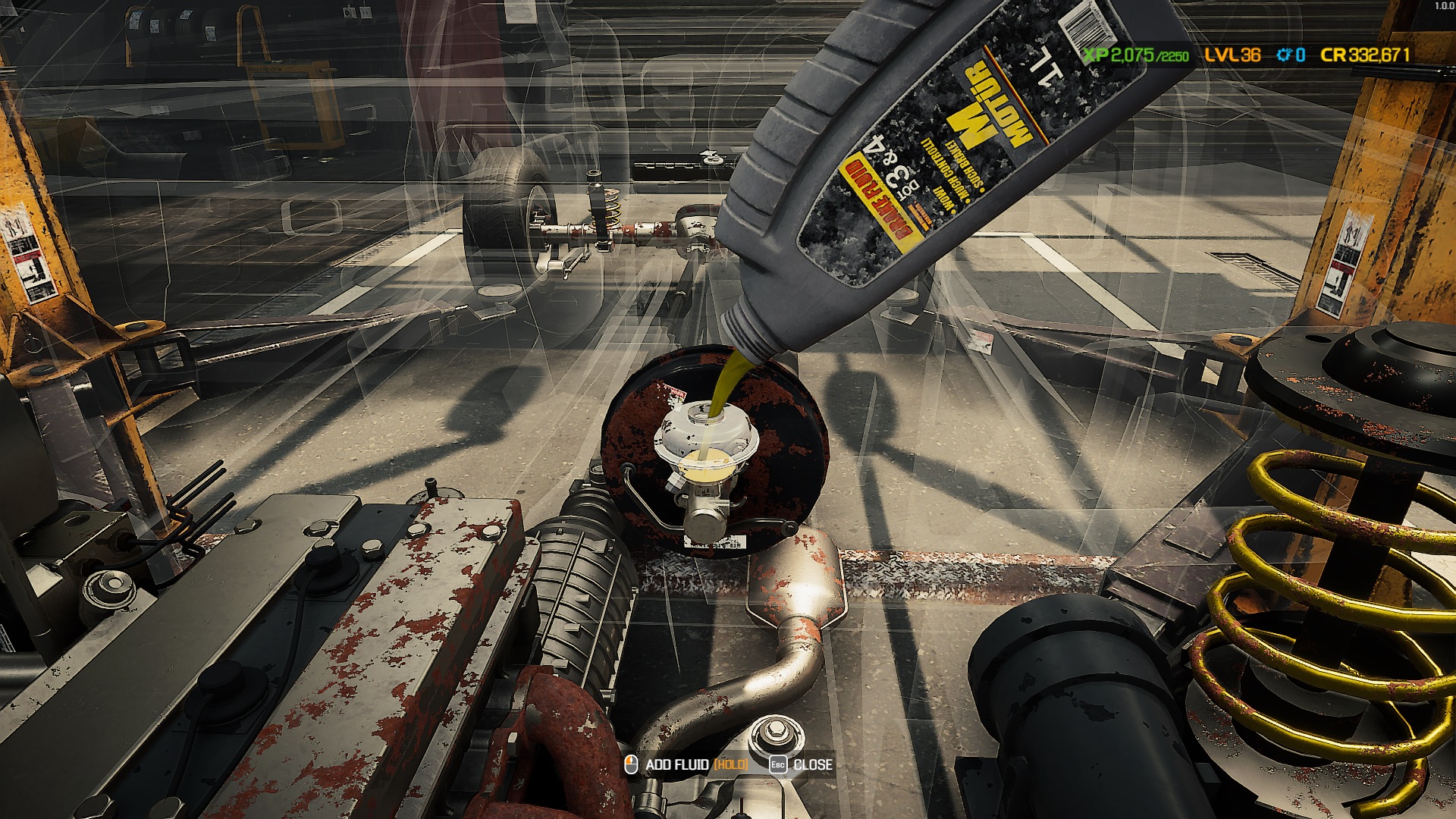Click the mouse icon beside ADD FLUID
This screenshot has width=1456, height=819.
[x=632, y=766]
